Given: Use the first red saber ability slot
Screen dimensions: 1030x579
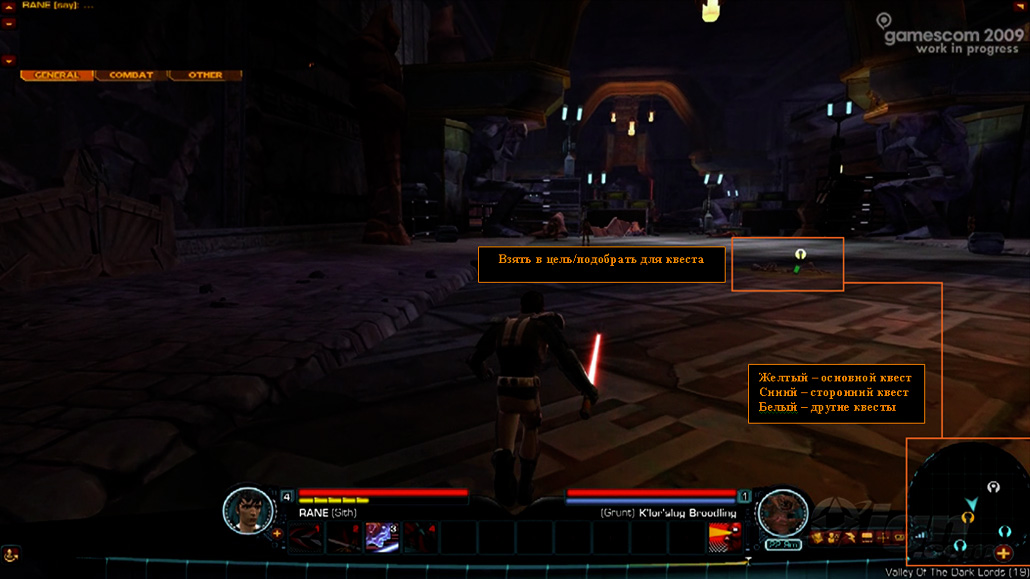Looking at the screenshot, I should tap(304, 537).
